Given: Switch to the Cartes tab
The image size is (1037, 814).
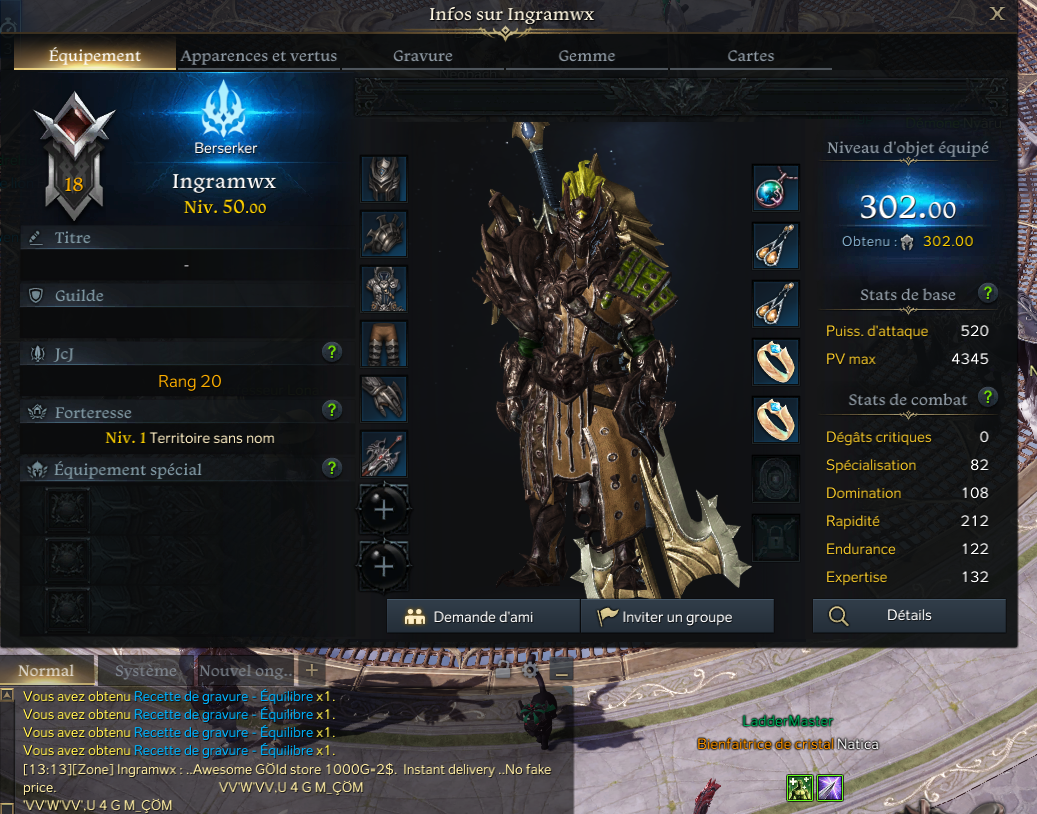Looking at the screenshot, I should (x=751, y=56).
